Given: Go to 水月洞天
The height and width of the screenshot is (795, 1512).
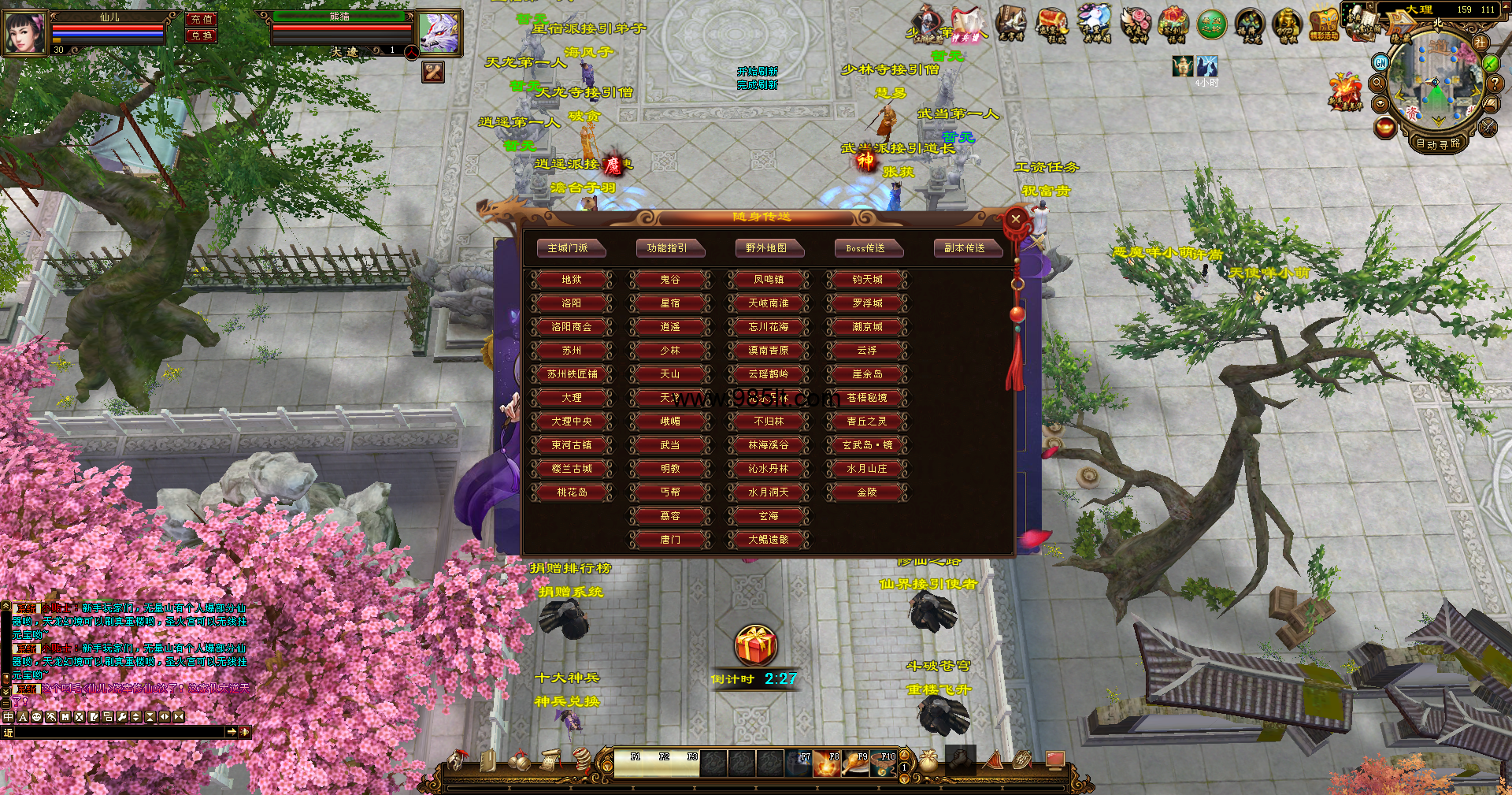Looking at the screenshot, I should [769, 492].
